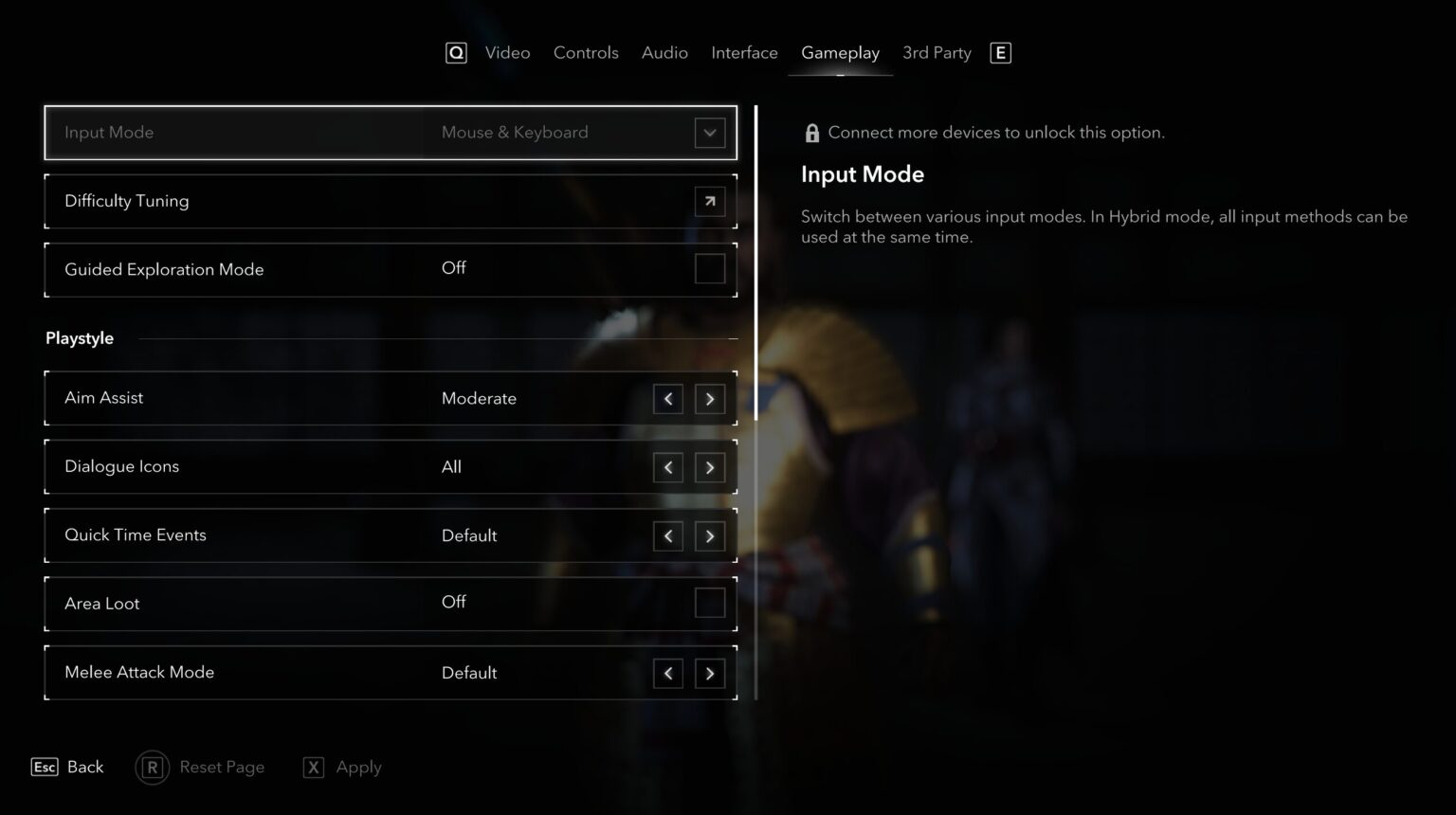Image resolution: width=1456 pixels, height=815 pixels.
Task: Change Dialogue Icons to the next option
Action: [709, 467]
